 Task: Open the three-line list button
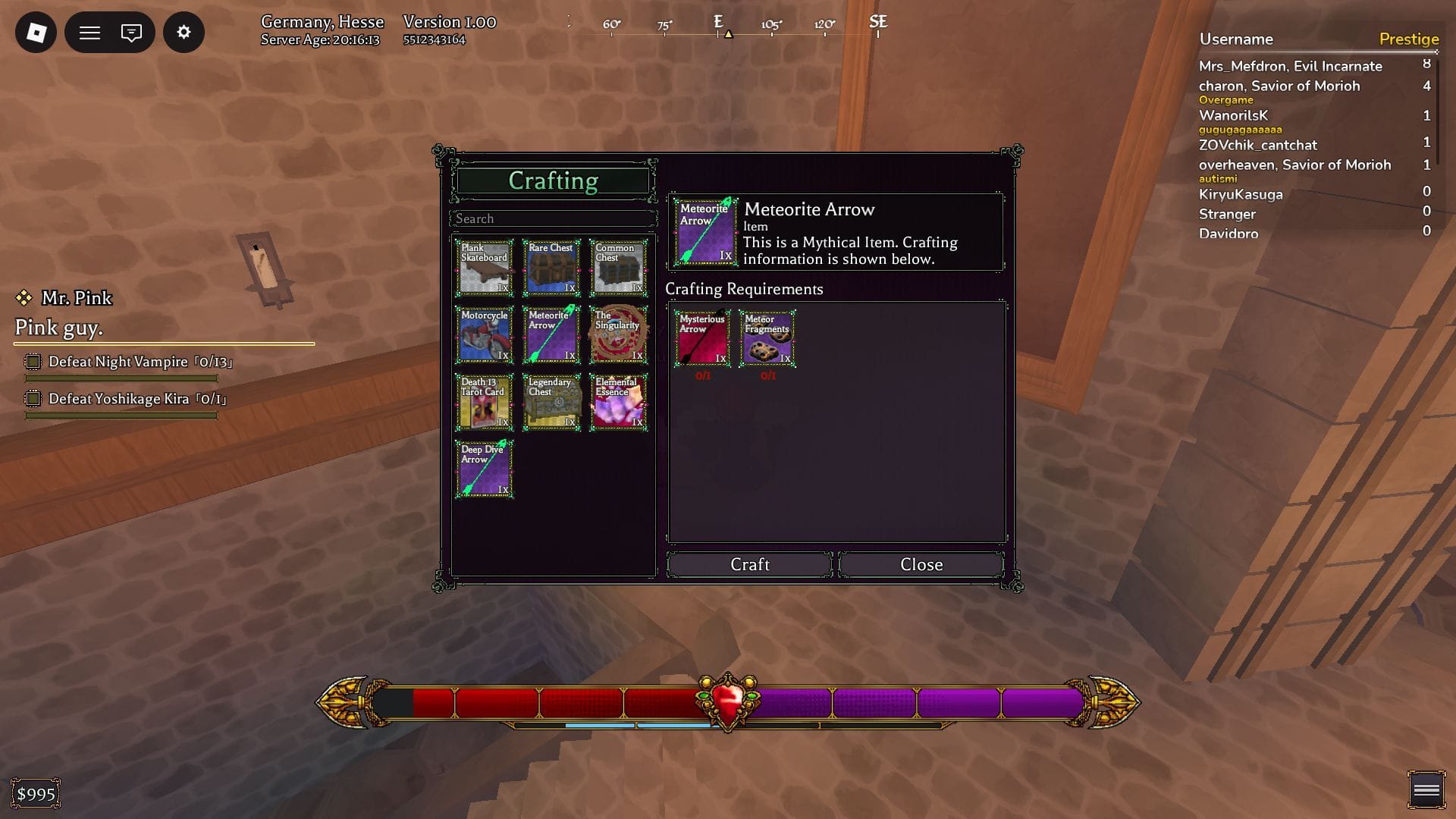point(89,33)
